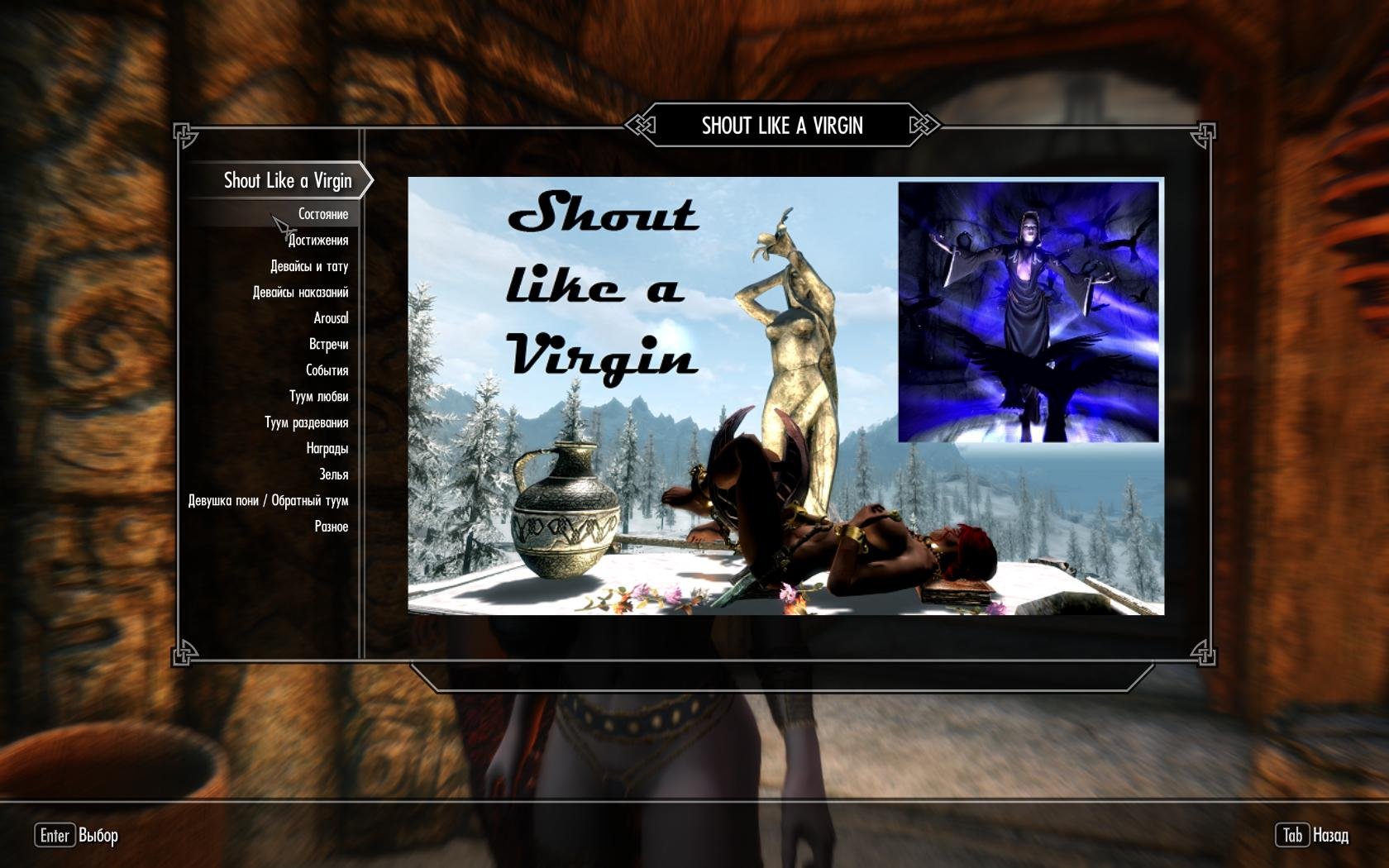Click the SHOUT LIKE A VIRGIN title banner
1389x868 pixels.
[x=781, y=127]
